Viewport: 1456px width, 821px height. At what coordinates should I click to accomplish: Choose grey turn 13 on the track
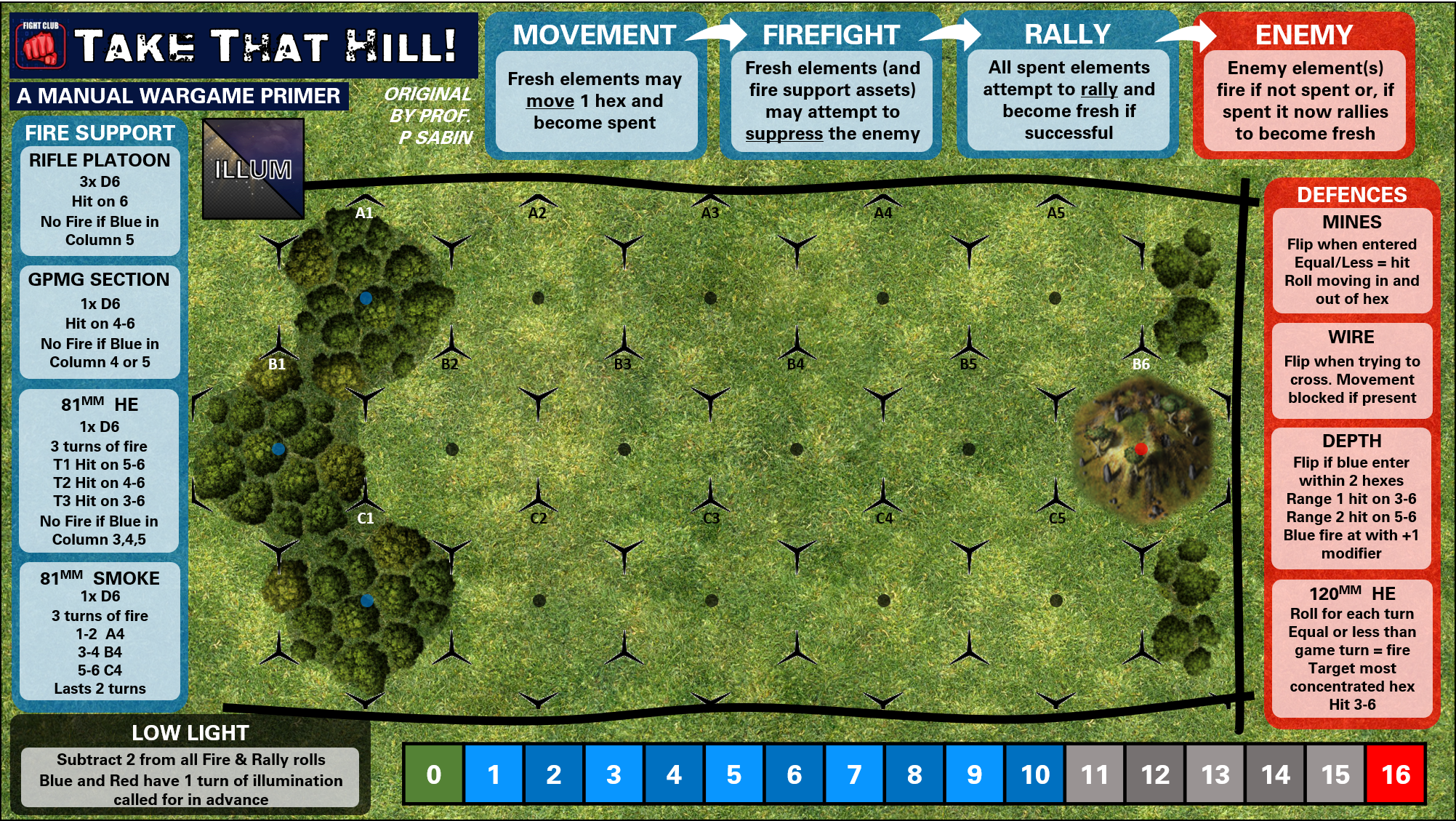[1215, 774]
